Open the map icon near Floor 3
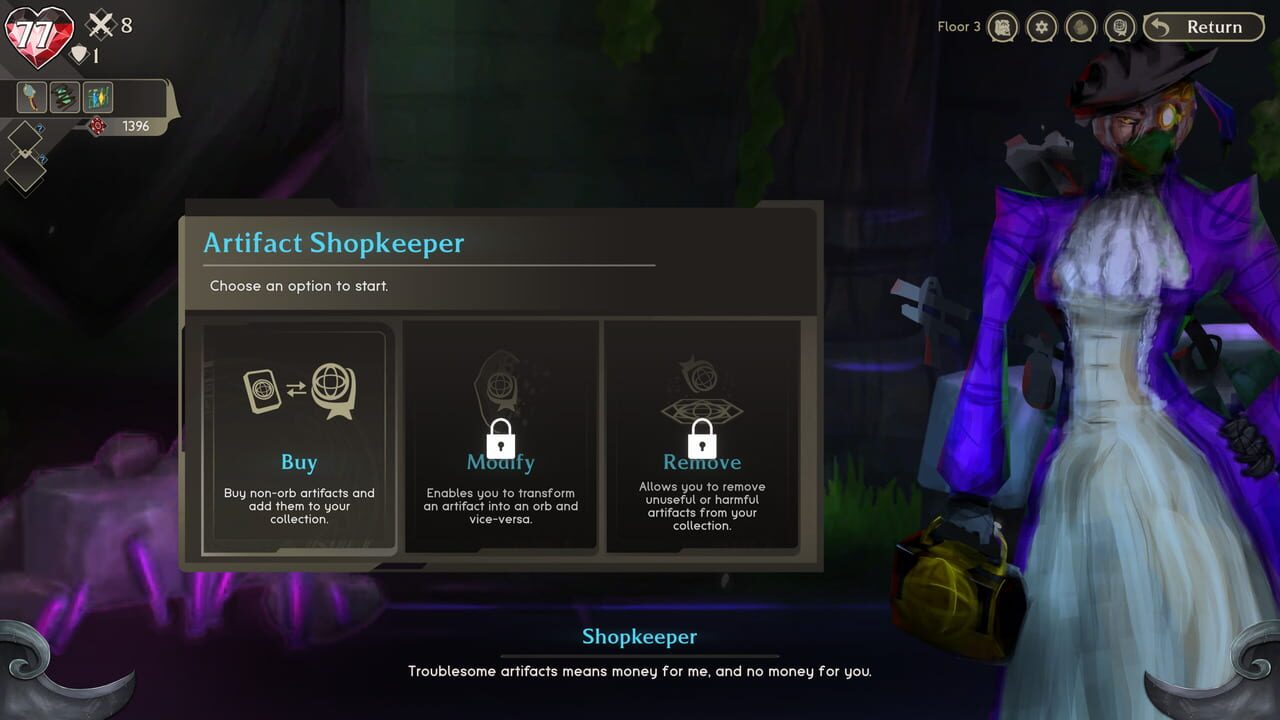Screen dimensions: 1280x720 click(1001, 27)
